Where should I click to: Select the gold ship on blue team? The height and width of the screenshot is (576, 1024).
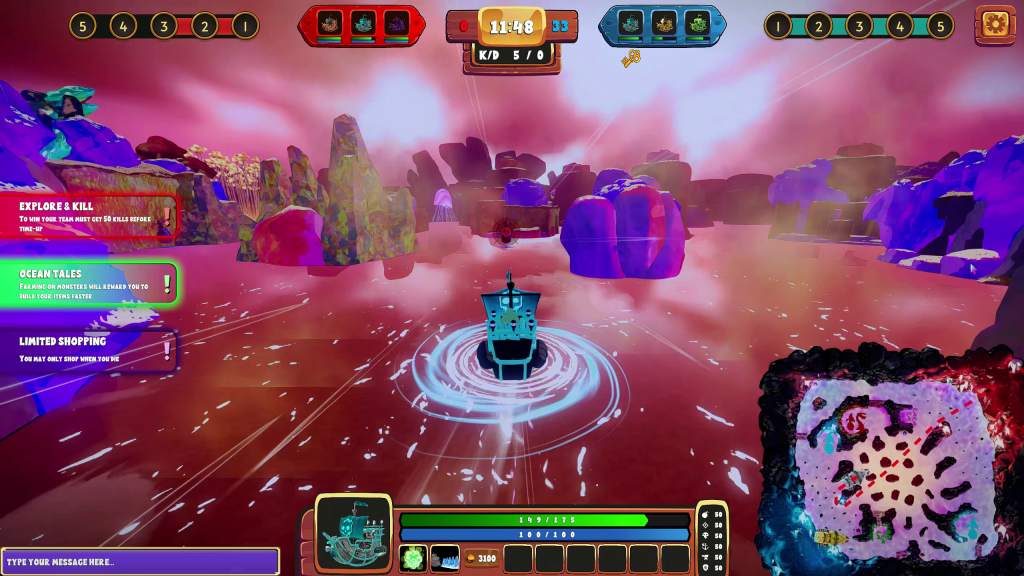click(x=664, y=23)
